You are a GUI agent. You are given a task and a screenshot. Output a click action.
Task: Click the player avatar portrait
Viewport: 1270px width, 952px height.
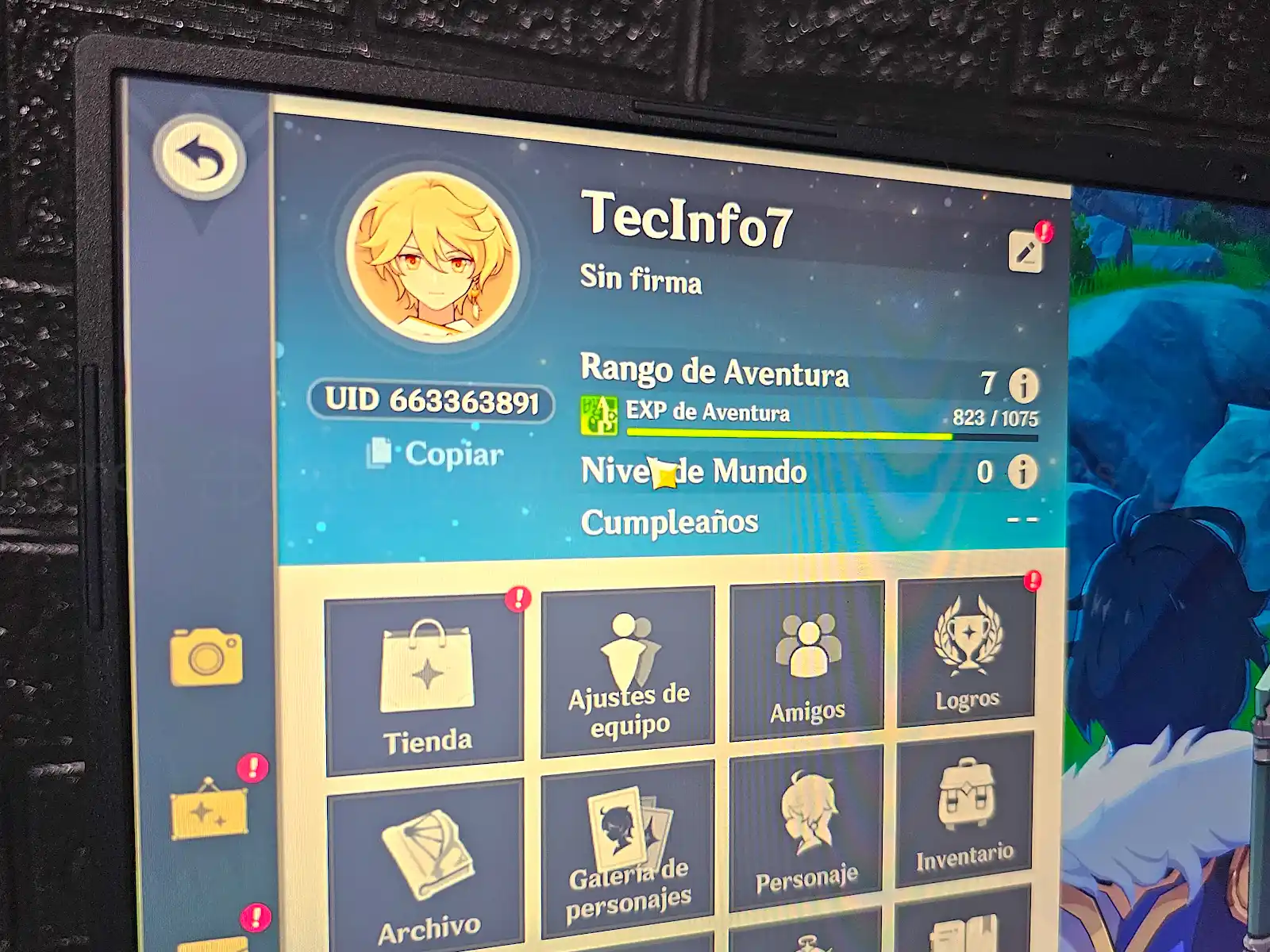click(433, 257)
